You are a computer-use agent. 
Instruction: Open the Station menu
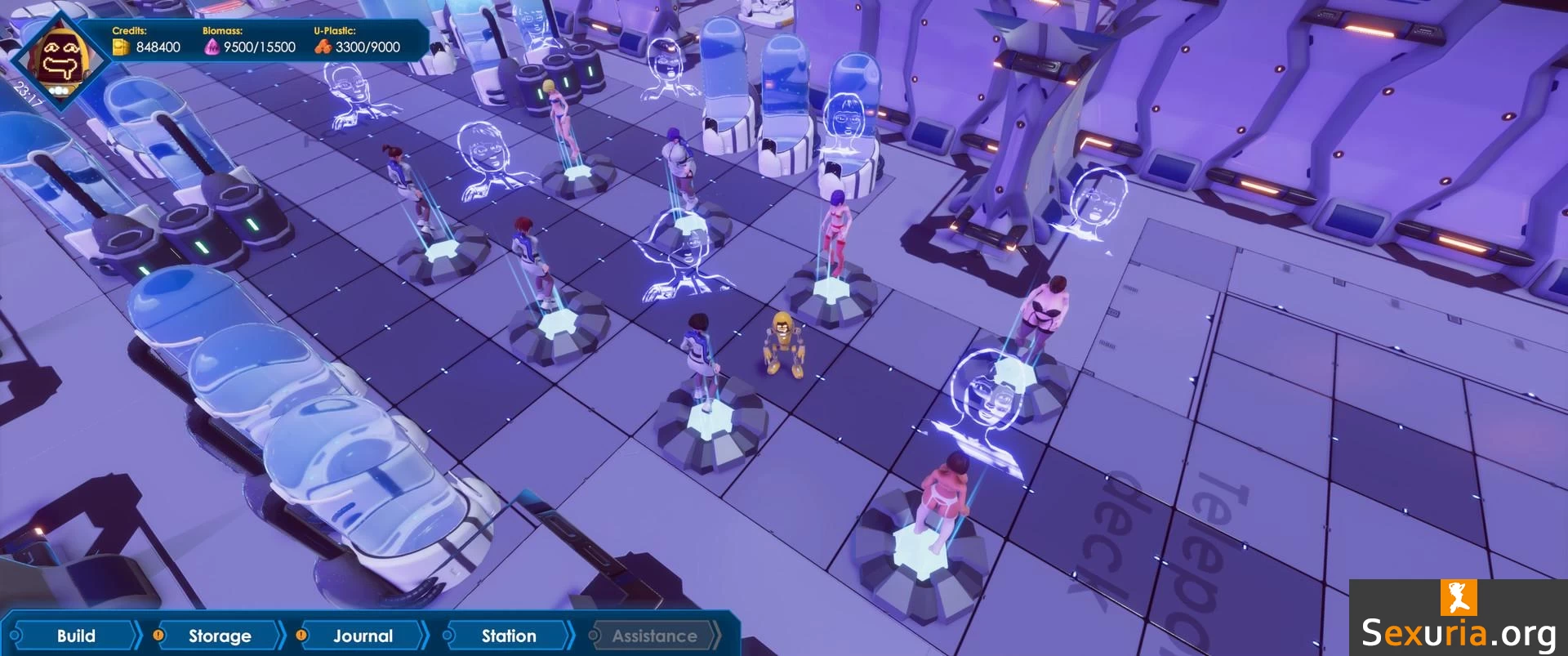509,636
